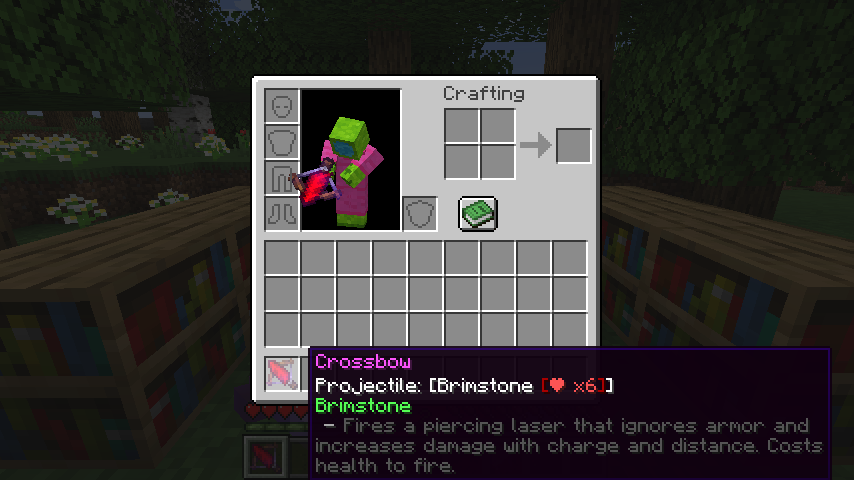
Task: Click the crafting output result slot
Action: [x=573, y=145]
